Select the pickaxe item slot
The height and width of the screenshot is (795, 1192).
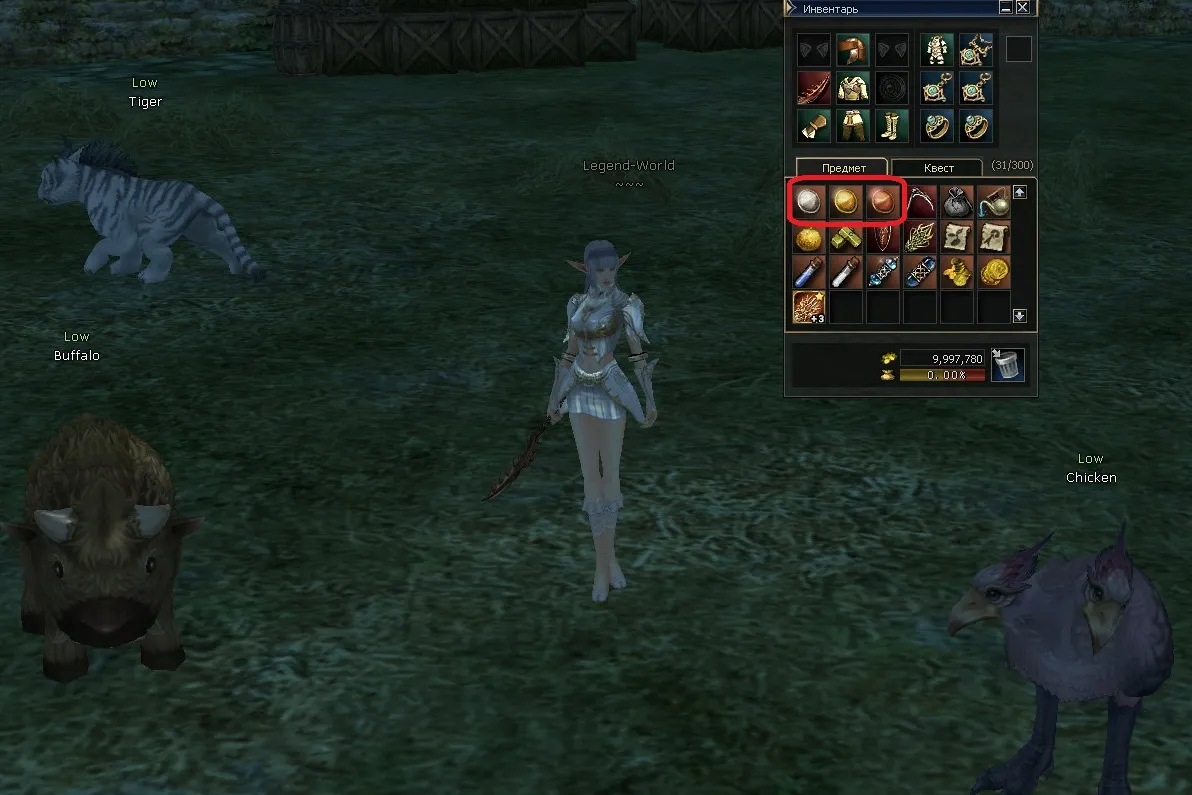point(920,202)
